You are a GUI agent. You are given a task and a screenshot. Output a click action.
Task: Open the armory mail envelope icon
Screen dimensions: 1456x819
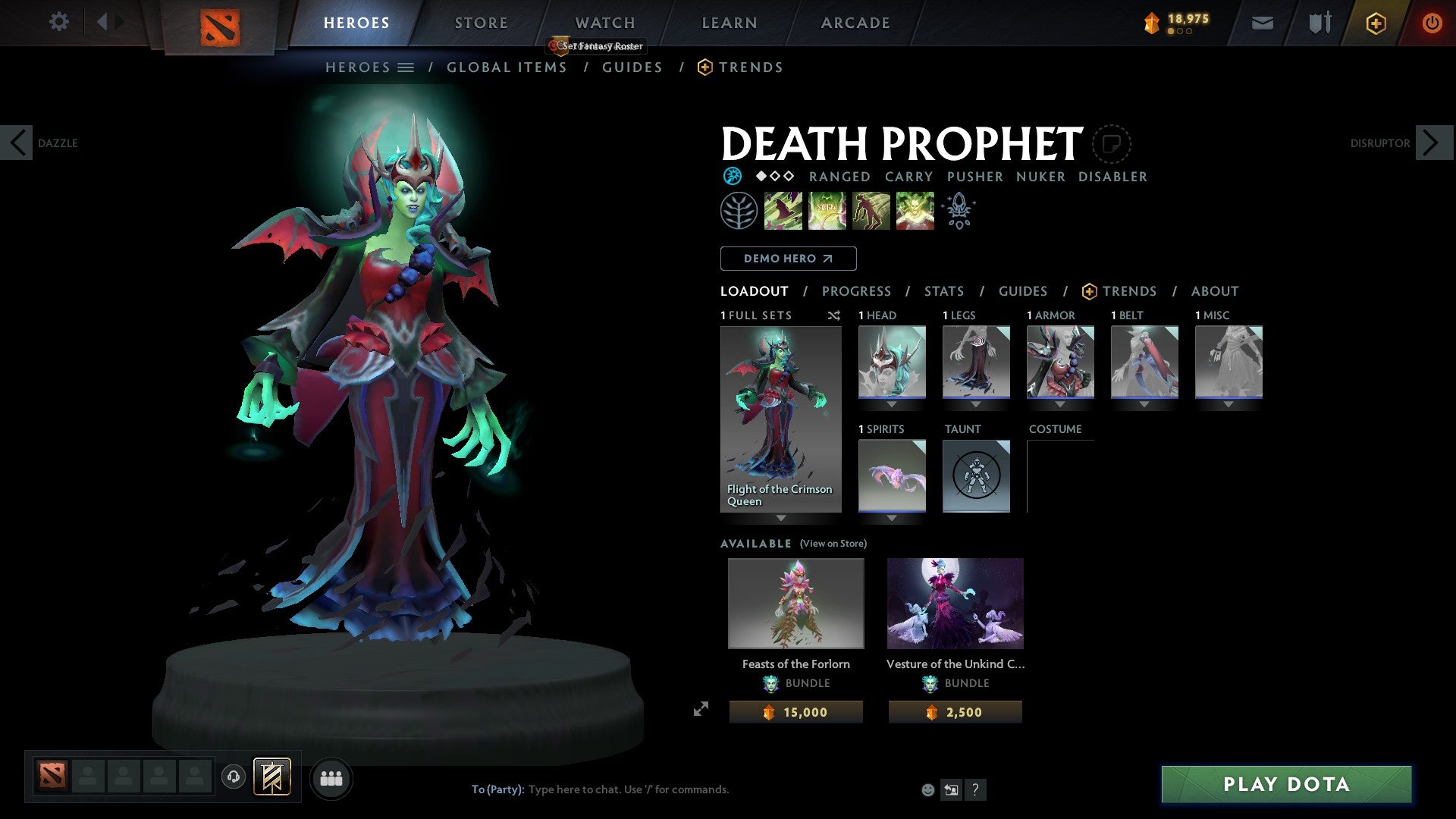coord(1263,23)
